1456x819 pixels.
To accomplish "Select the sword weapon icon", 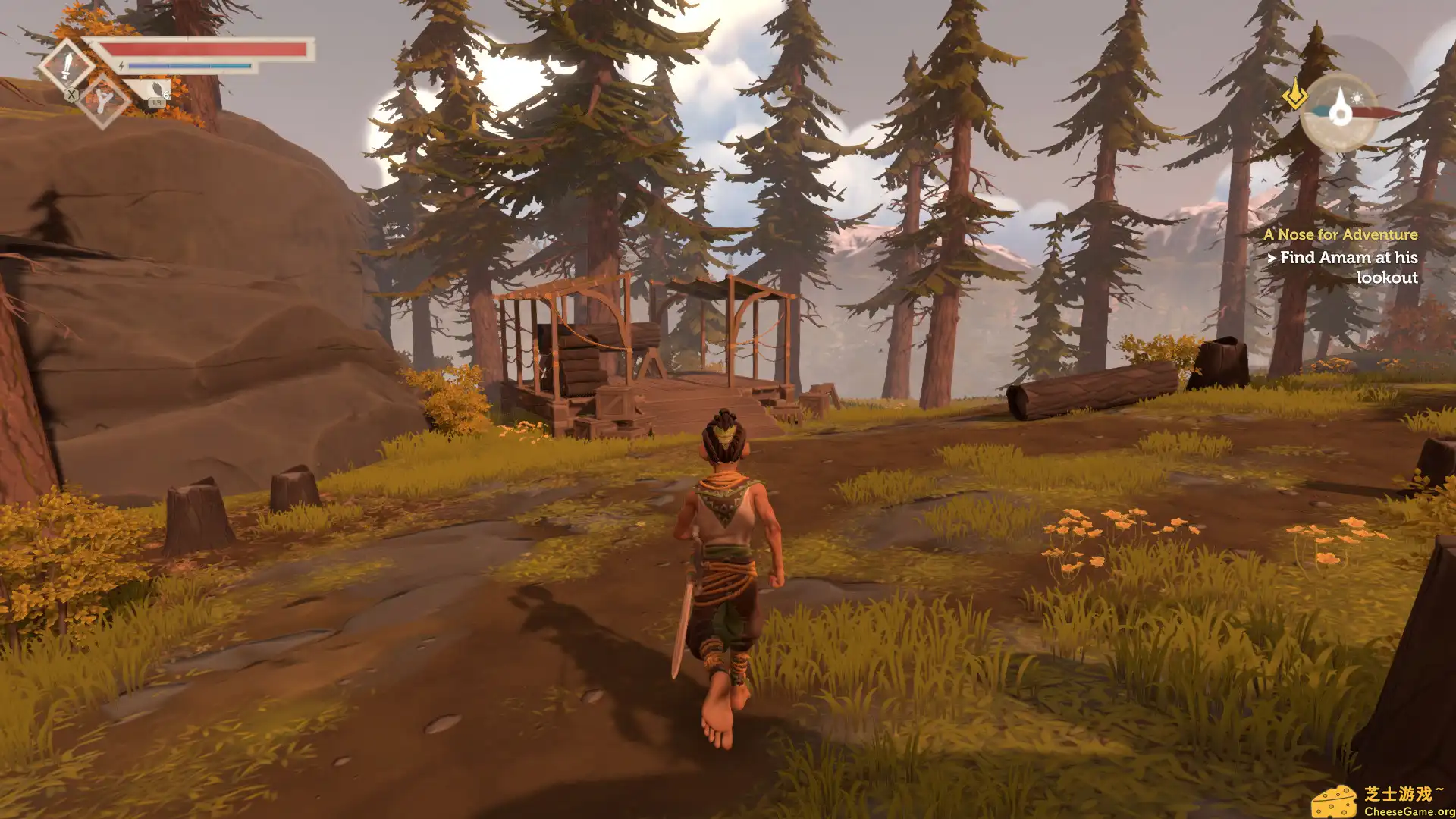I will tap(67, 67).
